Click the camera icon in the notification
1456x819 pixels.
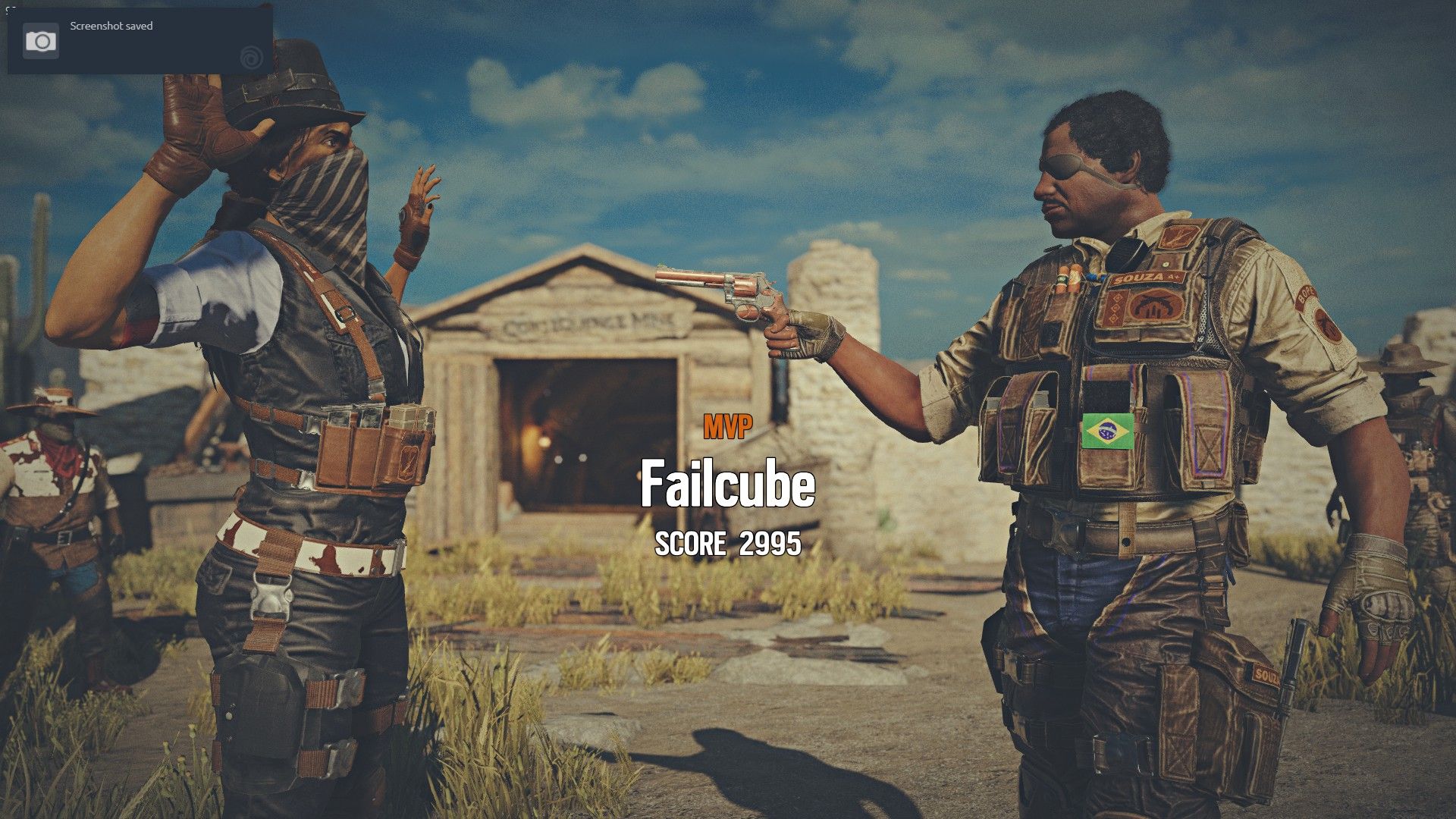pos(42,41)
